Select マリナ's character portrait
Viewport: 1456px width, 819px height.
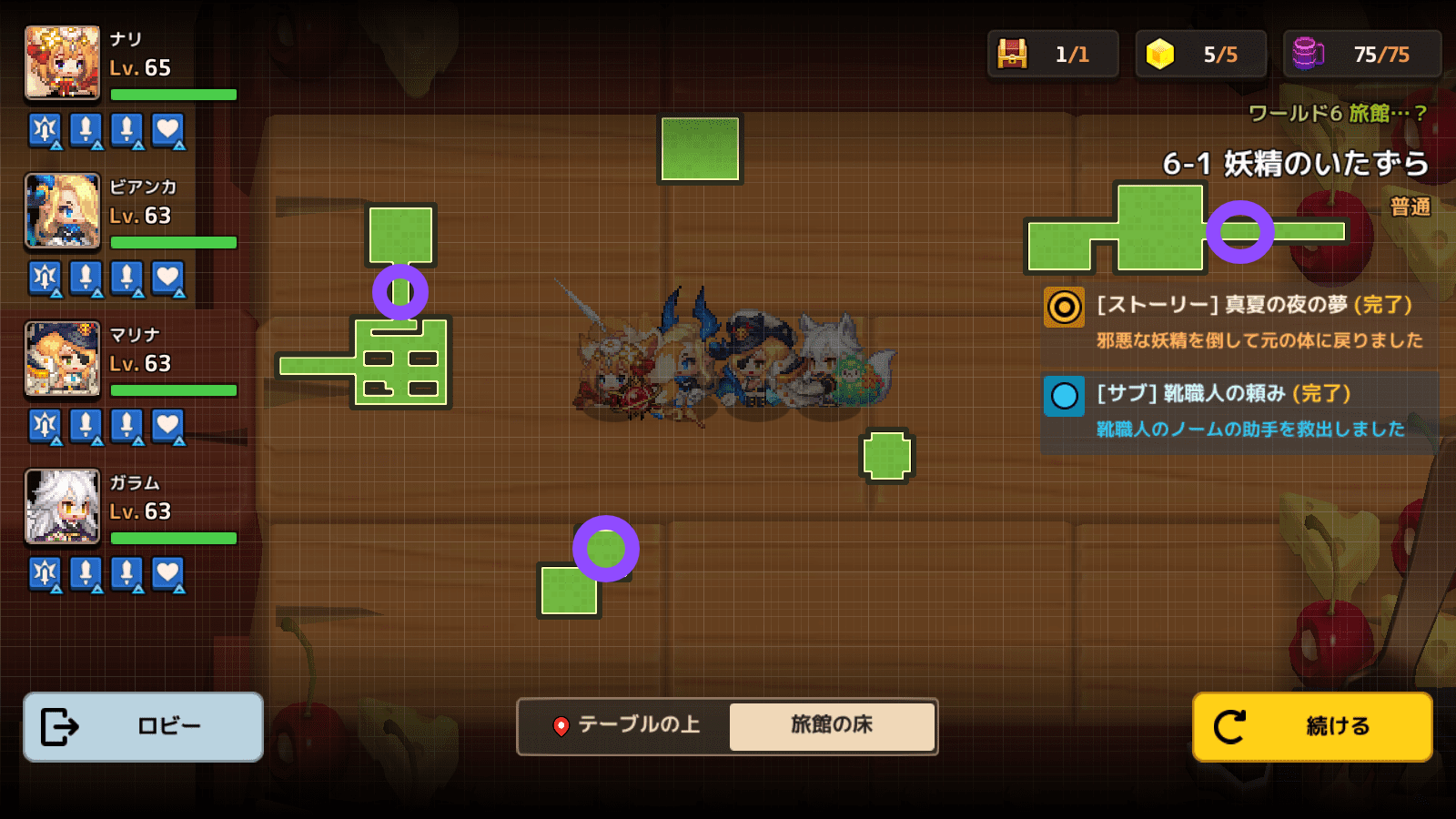tap(62, 359)
